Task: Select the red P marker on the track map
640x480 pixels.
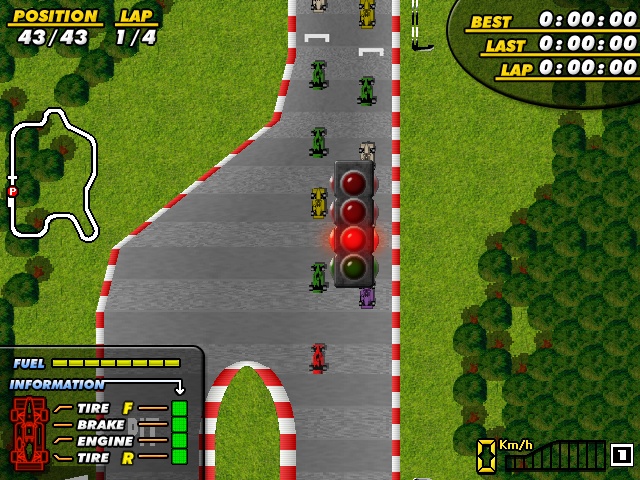Action: pos(12,191)
